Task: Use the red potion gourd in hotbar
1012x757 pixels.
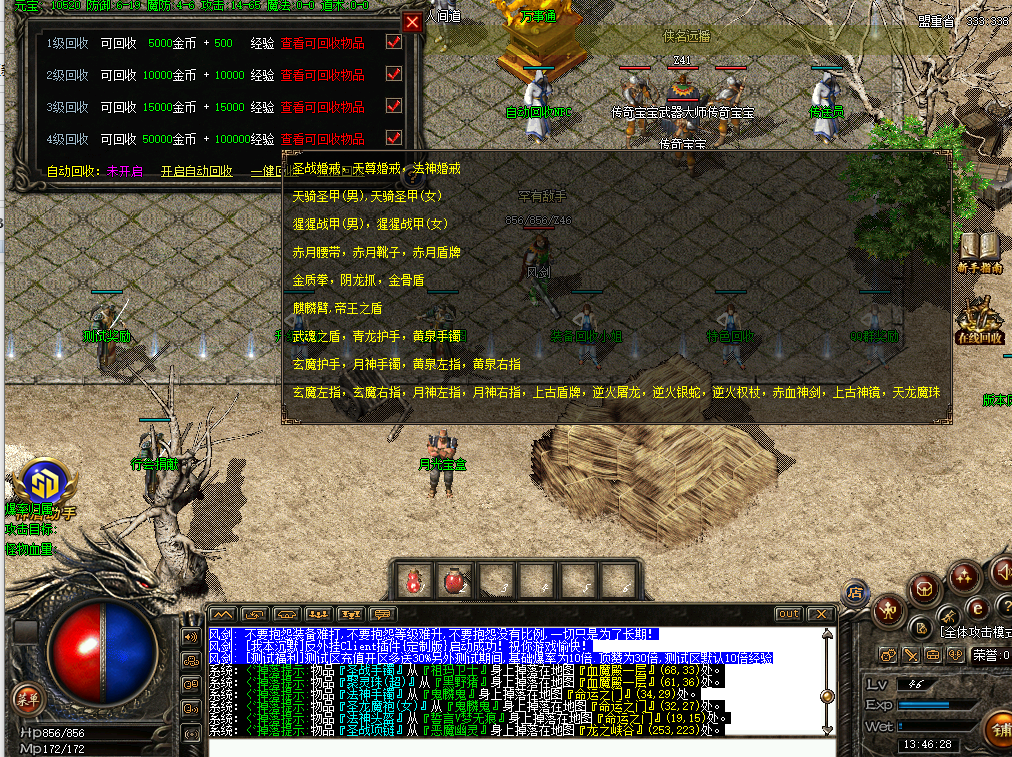Action: [x=412, y=579]
